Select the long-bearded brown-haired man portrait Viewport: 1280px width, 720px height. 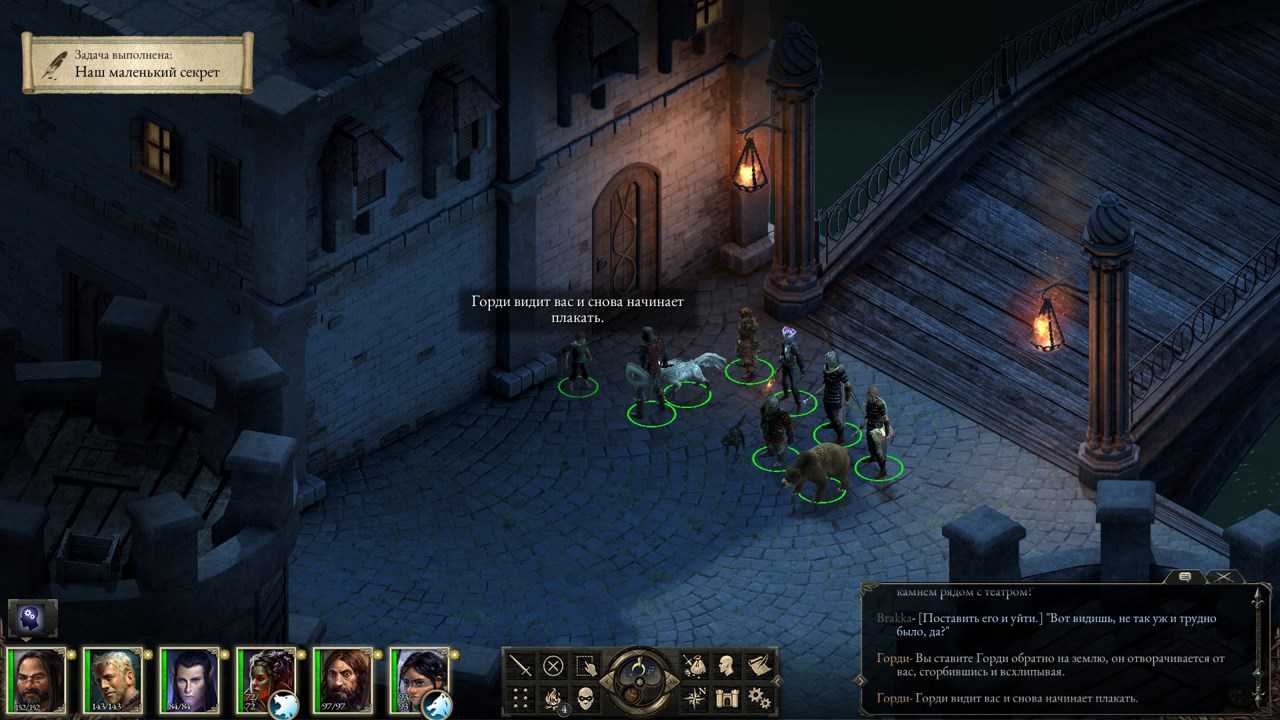342,680
